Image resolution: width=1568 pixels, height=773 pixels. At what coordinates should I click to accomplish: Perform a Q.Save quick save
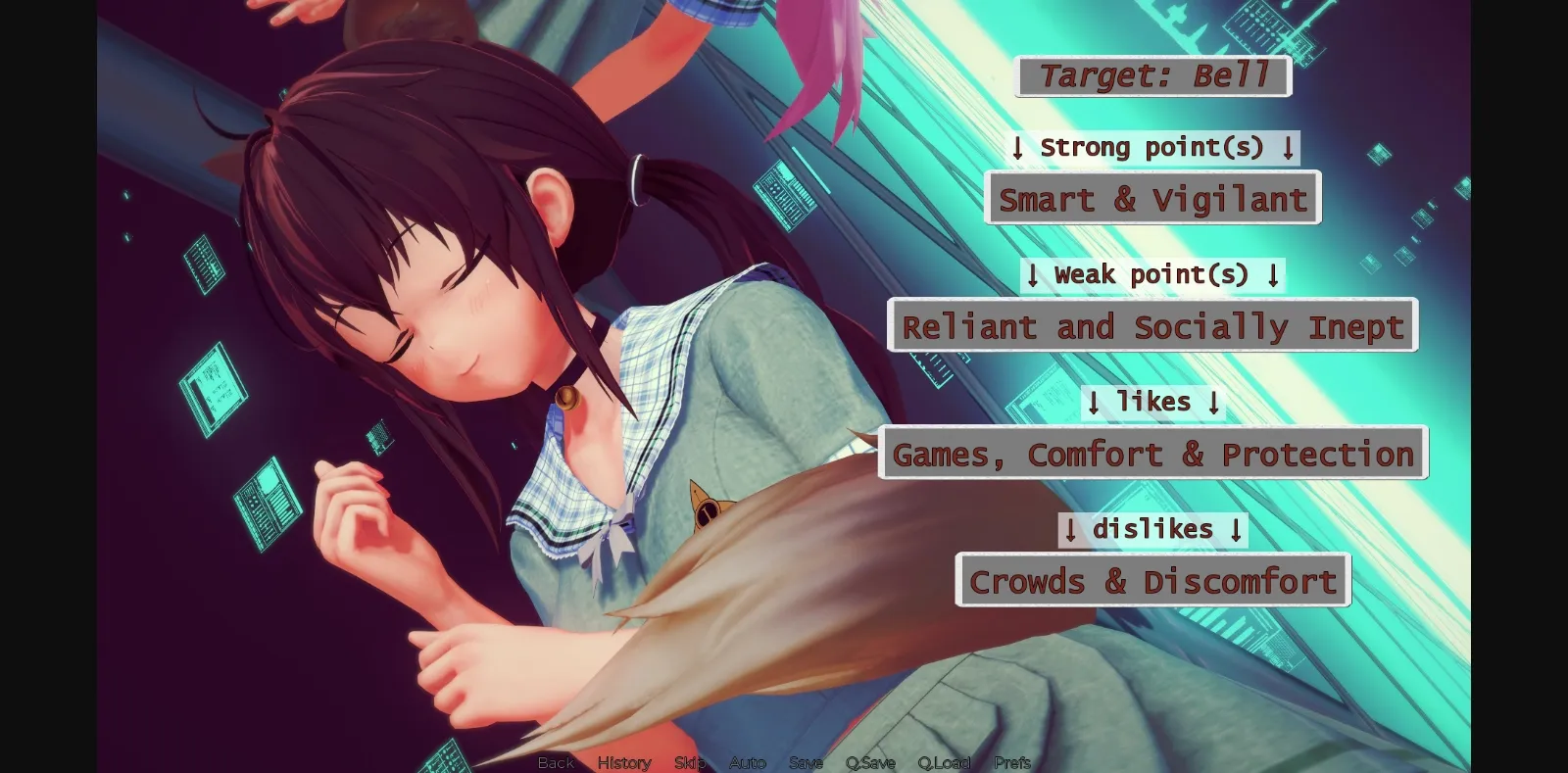(871, 762)
